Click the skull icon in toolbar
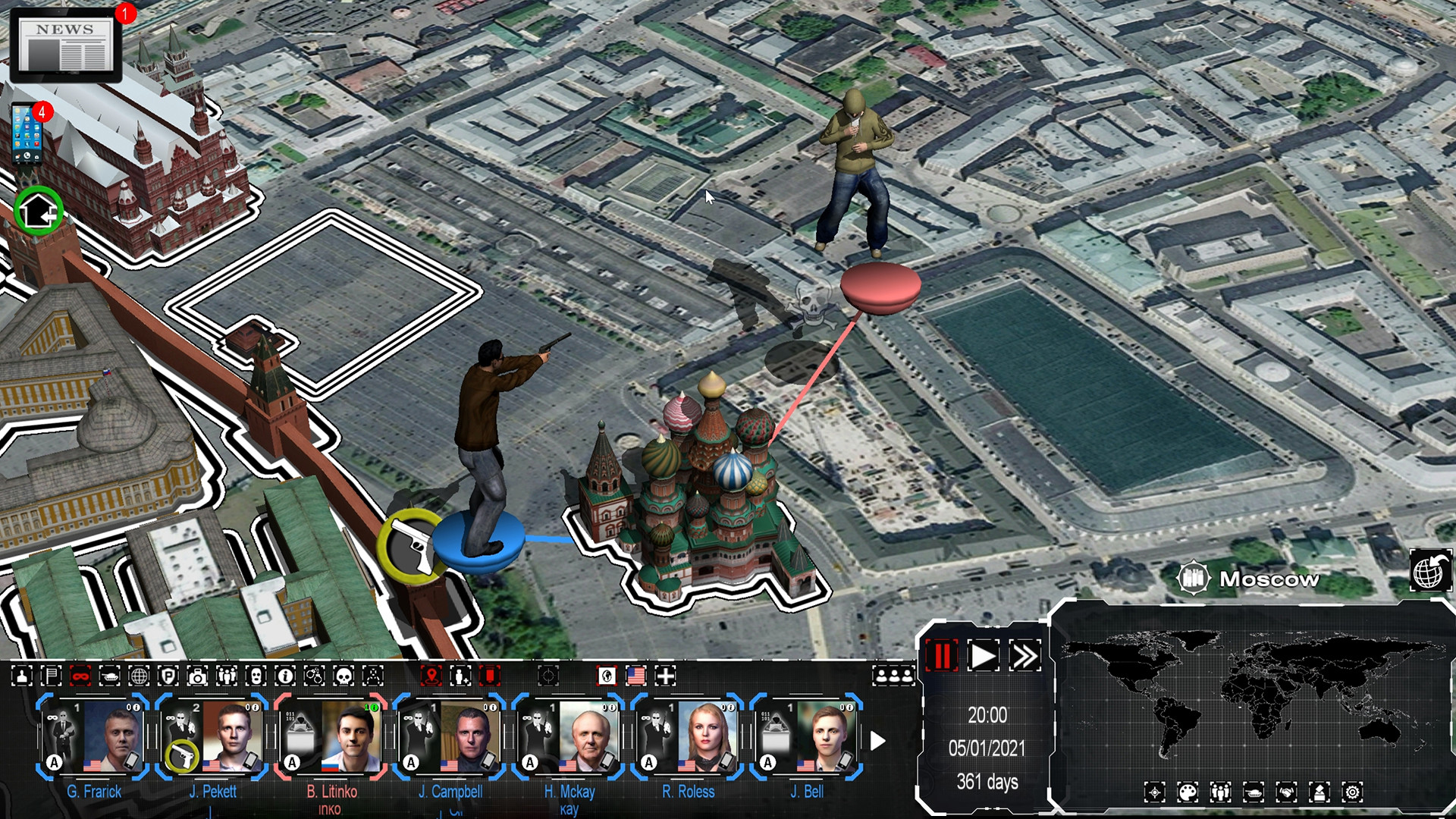 coord(344,676)
